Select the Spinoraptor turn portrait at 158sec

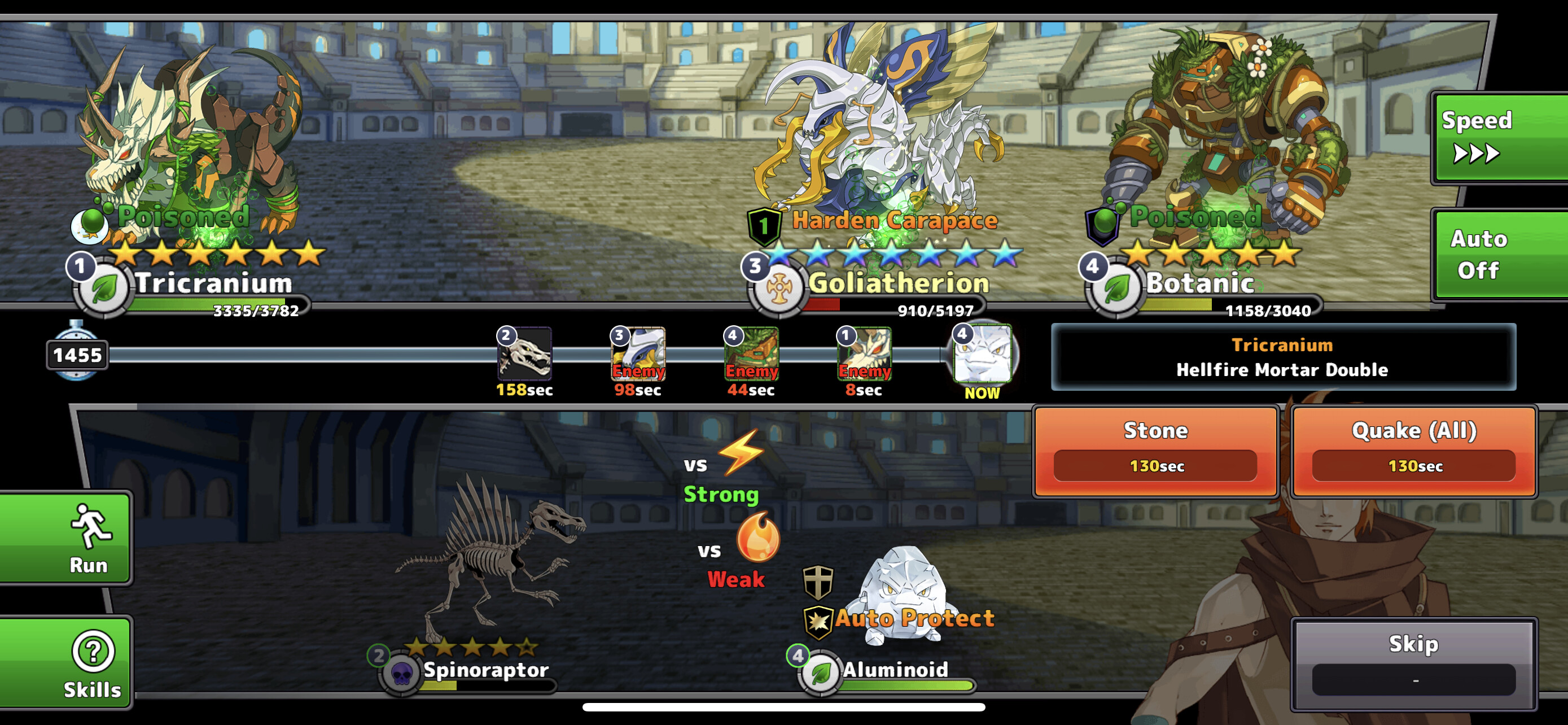click(525, 353)
